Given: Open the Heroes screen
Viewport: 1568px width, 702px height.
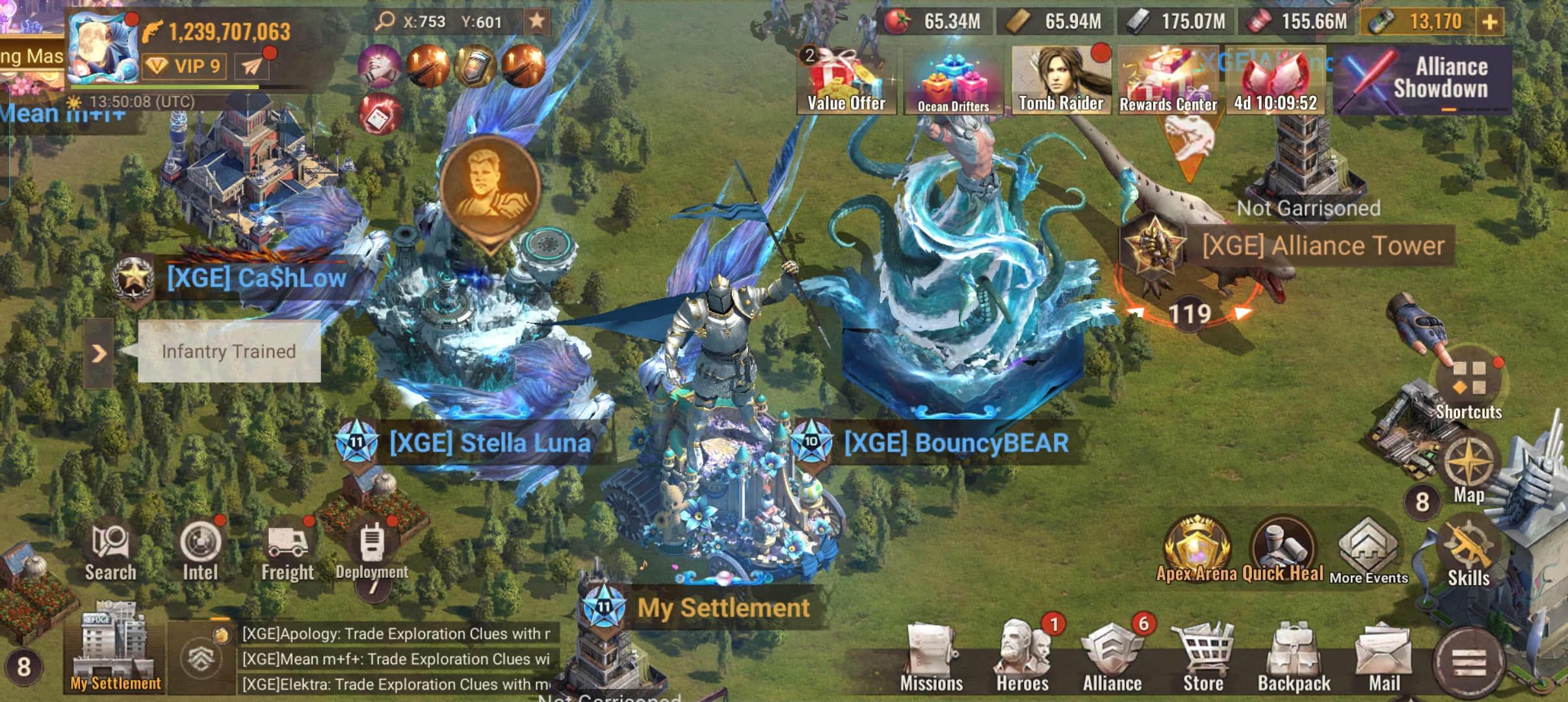Looking at the screenshot, I should click(1022, 658).
